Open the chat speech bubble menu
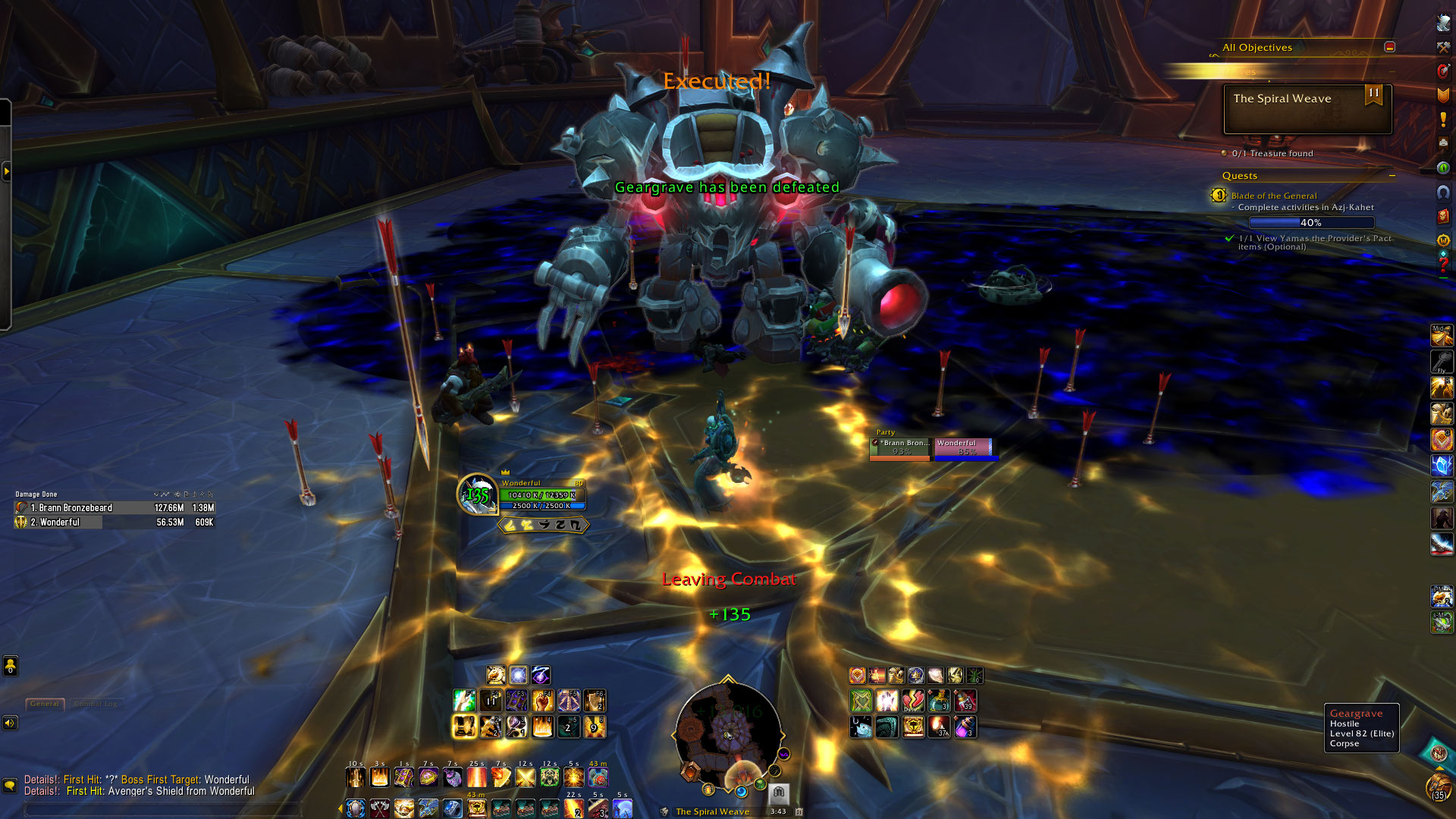 click(x=10, y=786)
